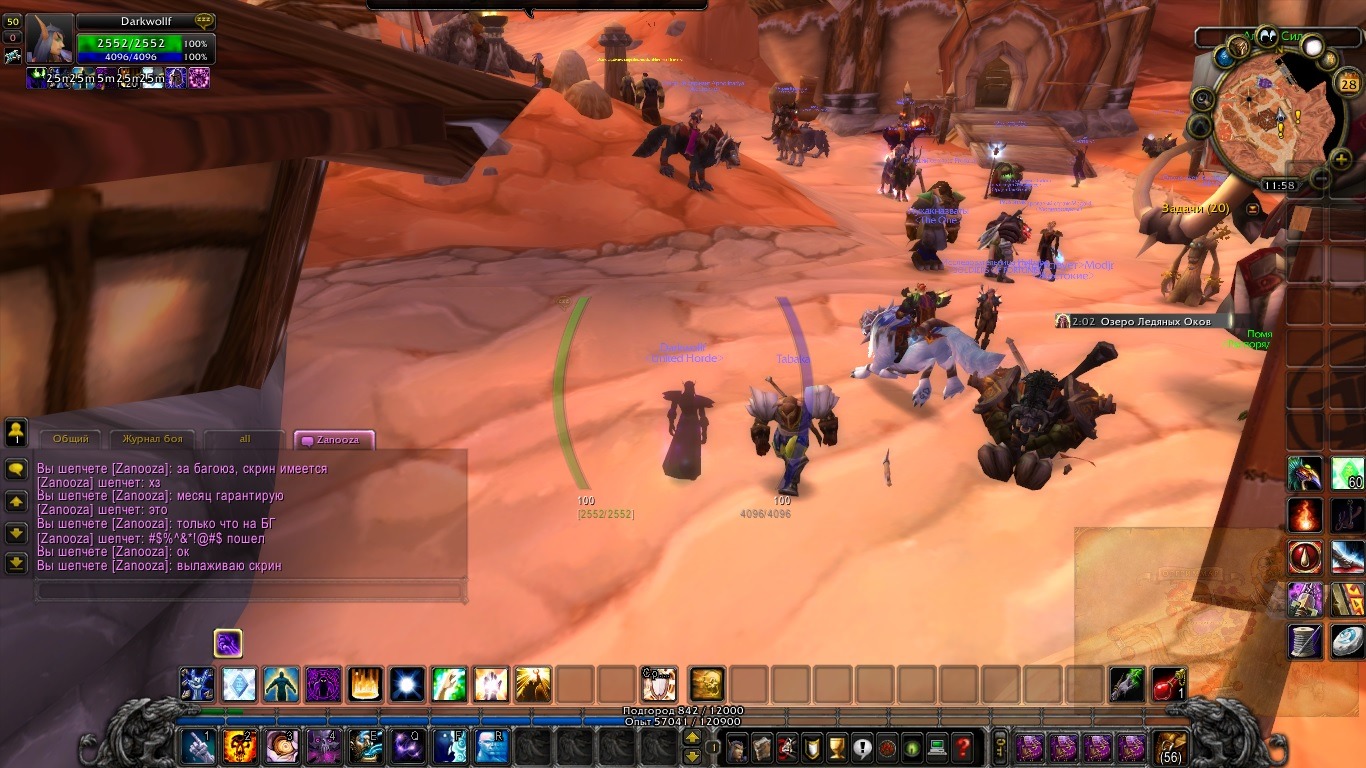Screen dimensions: 1366x768
Task: Open the golden trophy achievements button
Action: (837, 747)
